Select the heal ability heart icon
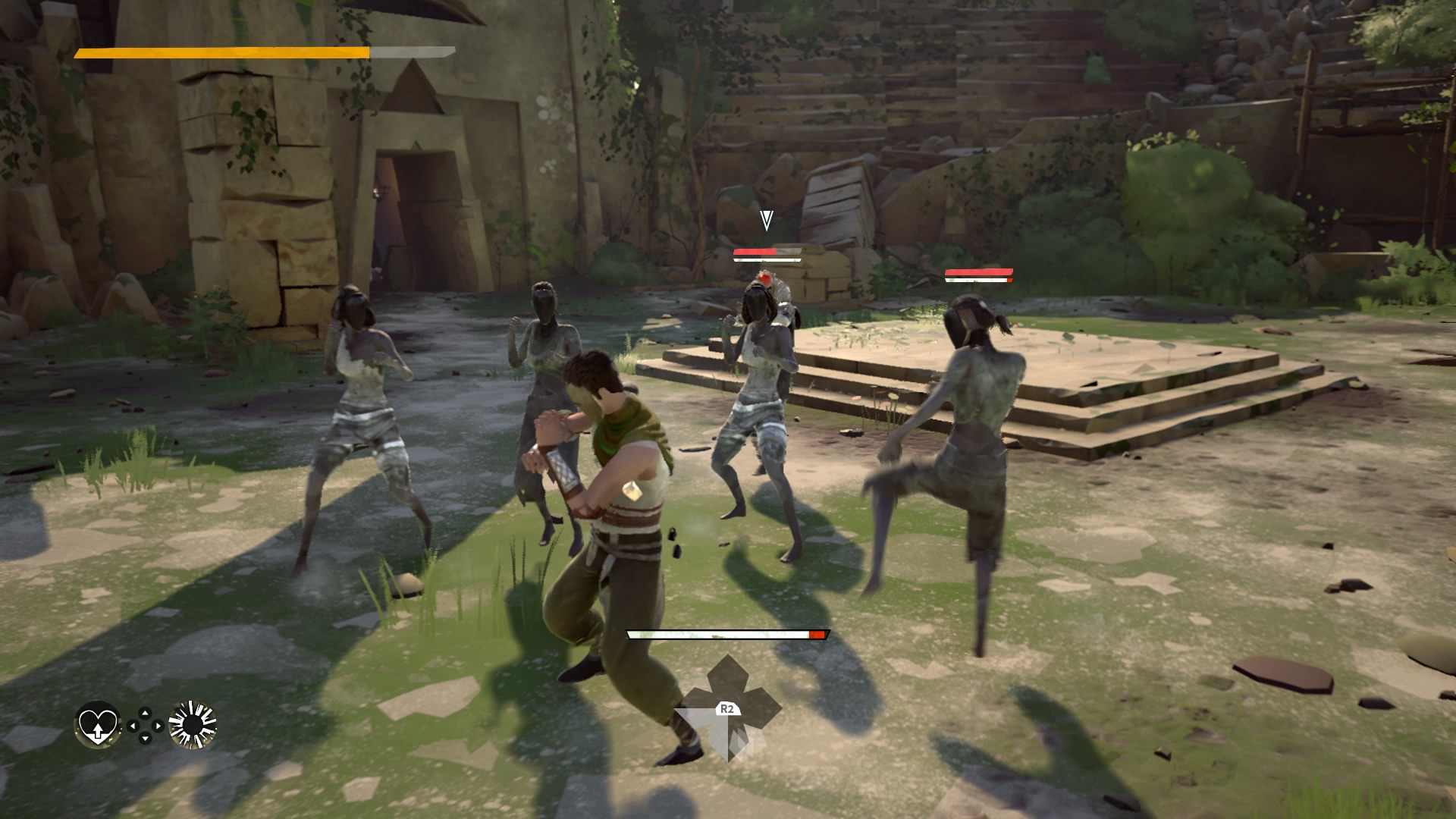Image resolution: width=1456 pixels, height=819 pixels. pyautogui.click(x=97, y=726)
